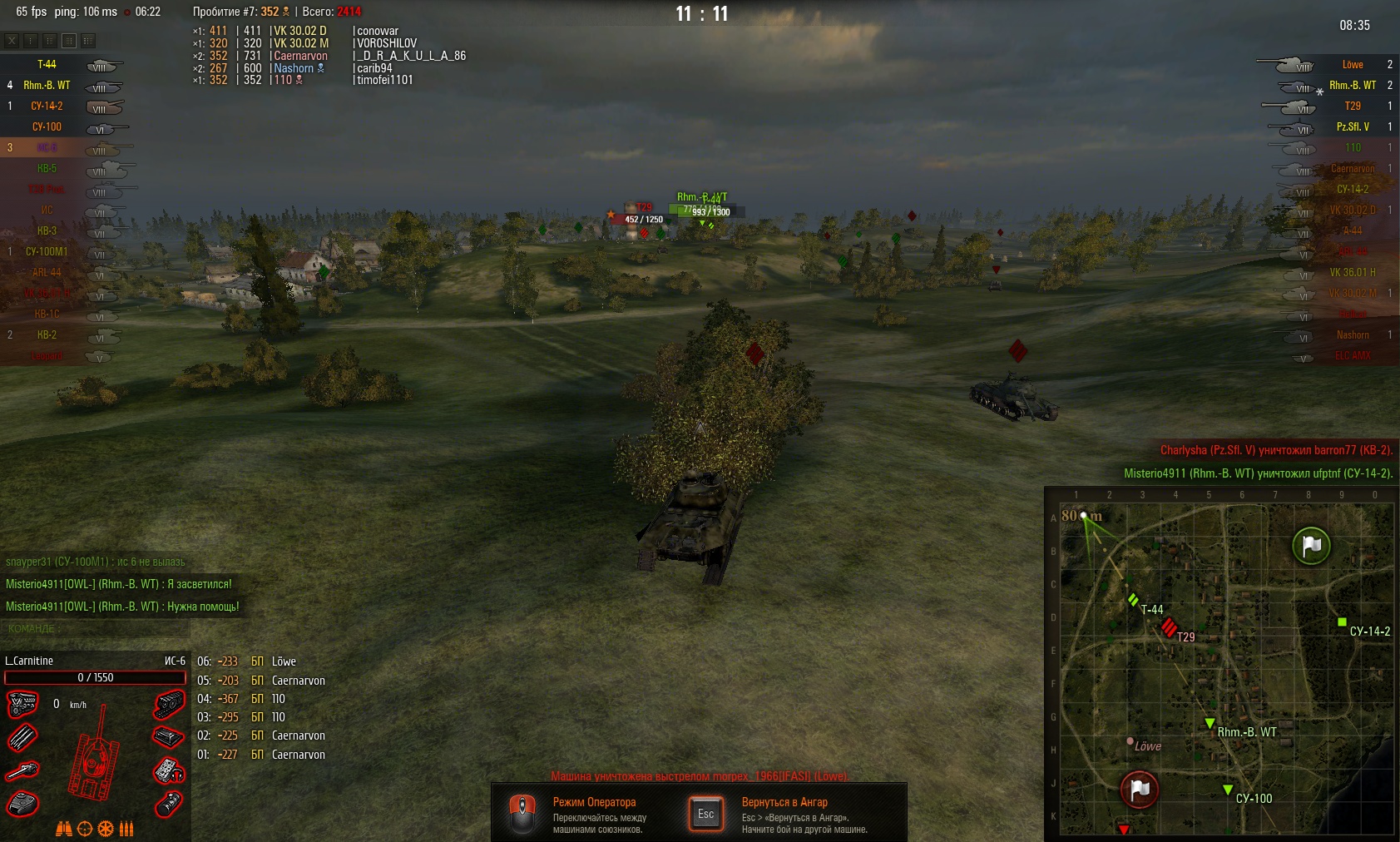Select the radio module icon in damage panel

click(170, 770)
